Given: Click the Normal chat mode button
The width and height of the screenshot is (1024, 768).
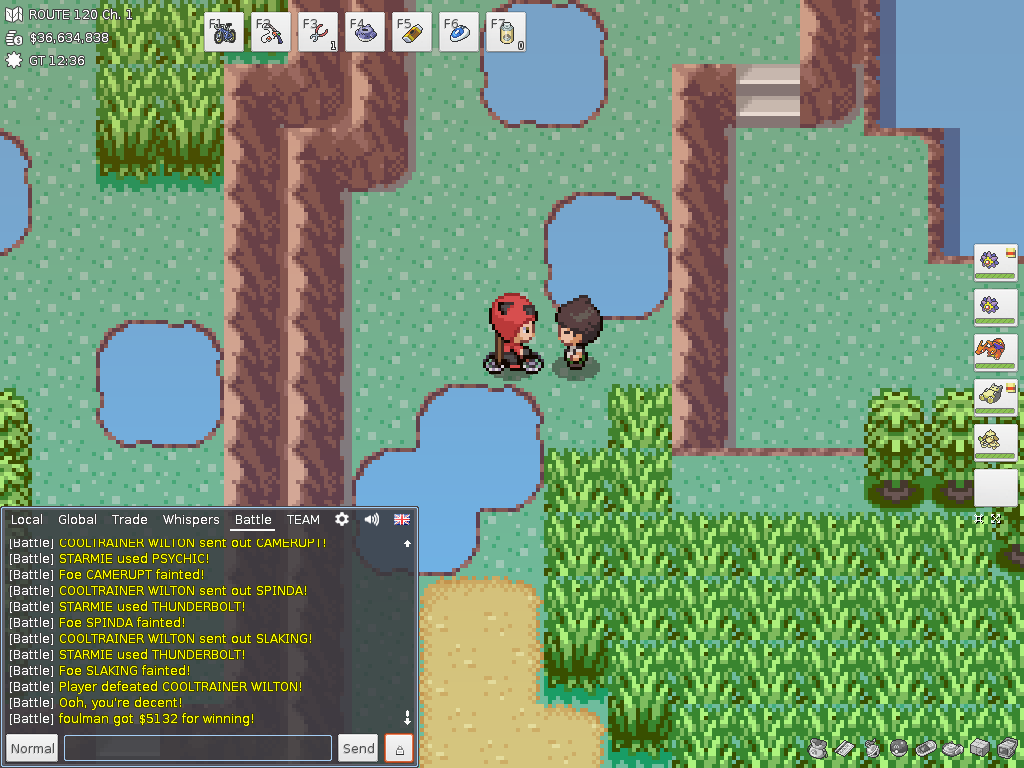Looking at the screenshot, I should coord(33,748).
